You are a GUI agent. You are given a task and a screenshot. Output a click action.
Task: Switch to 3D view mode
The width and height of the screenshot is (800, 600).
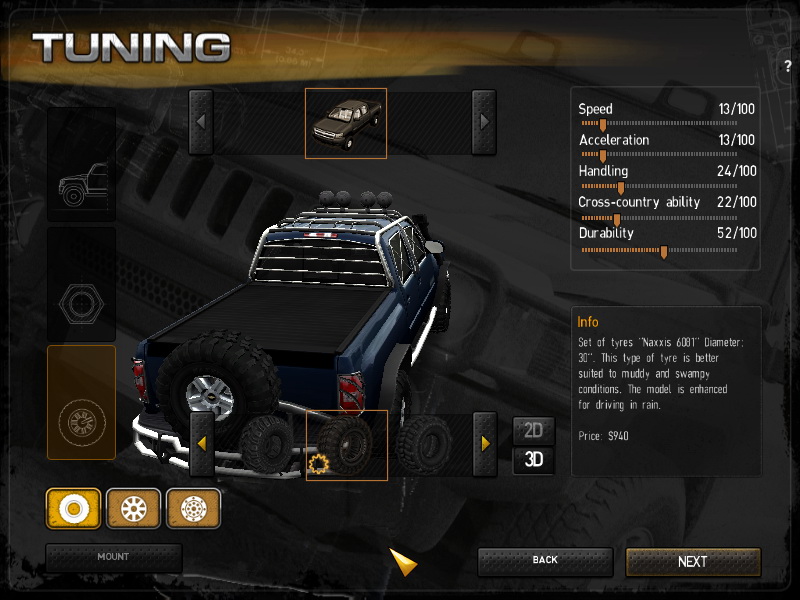coord(533,460)
